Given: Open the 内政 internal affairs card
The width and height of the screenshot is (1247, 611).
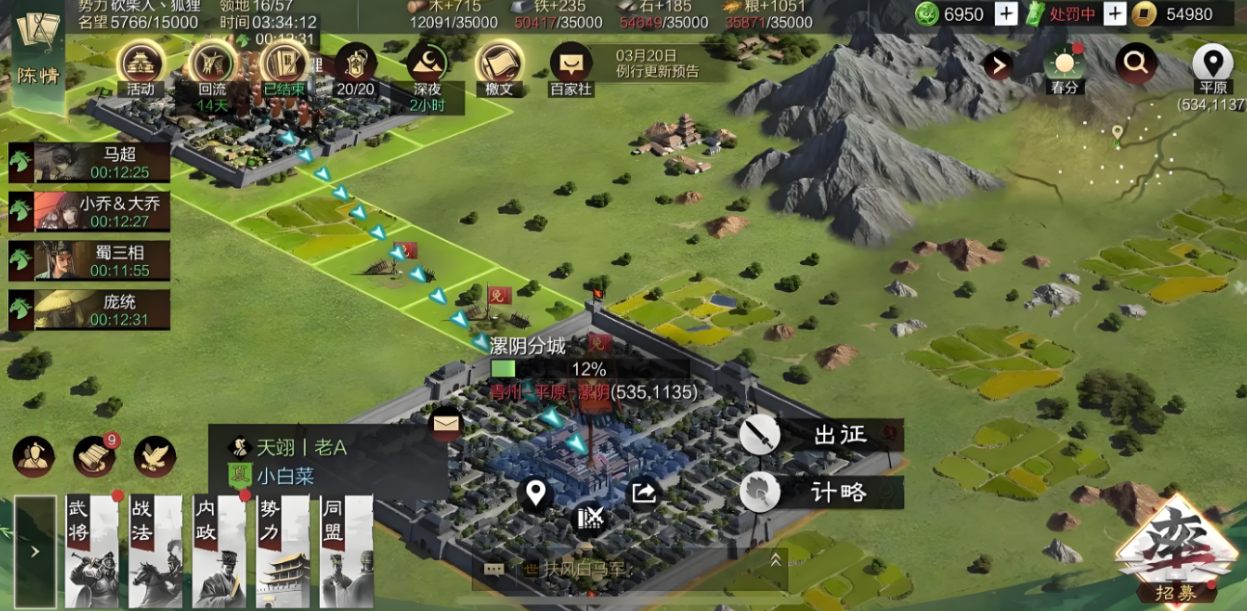Looking at the screenshot, I should click(219, 550).
